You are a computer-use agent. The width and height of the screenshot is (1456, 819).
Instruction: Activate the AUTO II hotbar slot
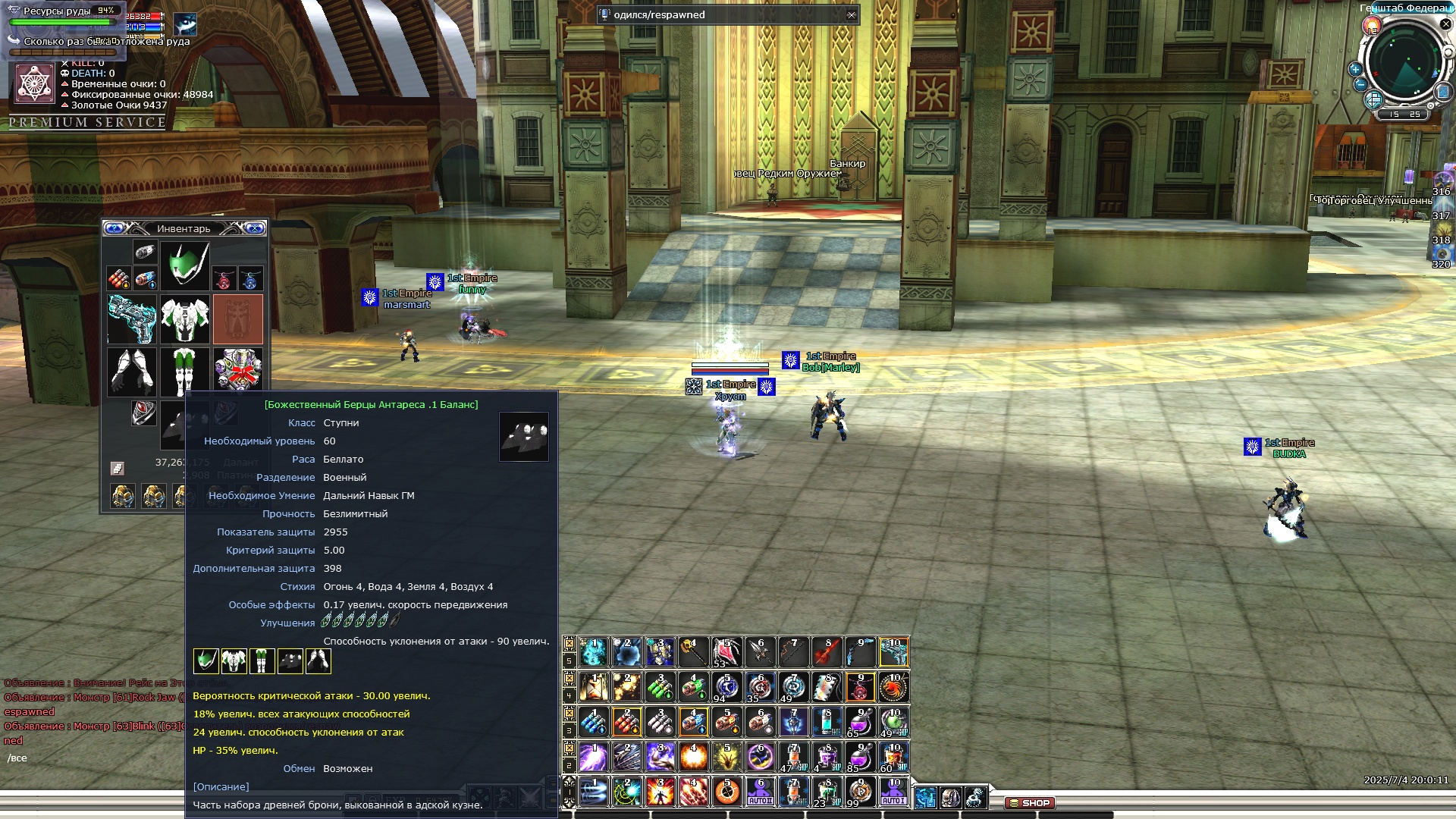760,792
